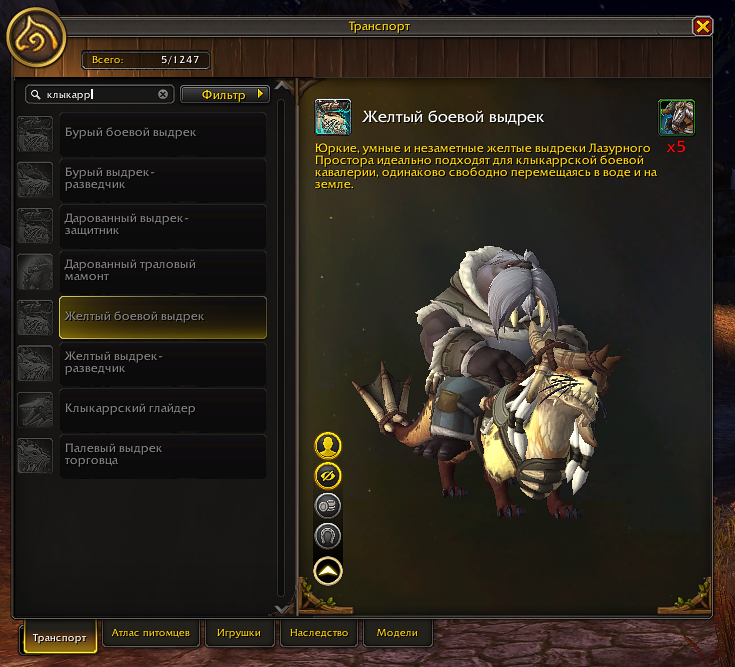Choose Желтый выдрек-разведчик mount
Viewport: 735px width, 667px height.
click(x=162, y=362)
